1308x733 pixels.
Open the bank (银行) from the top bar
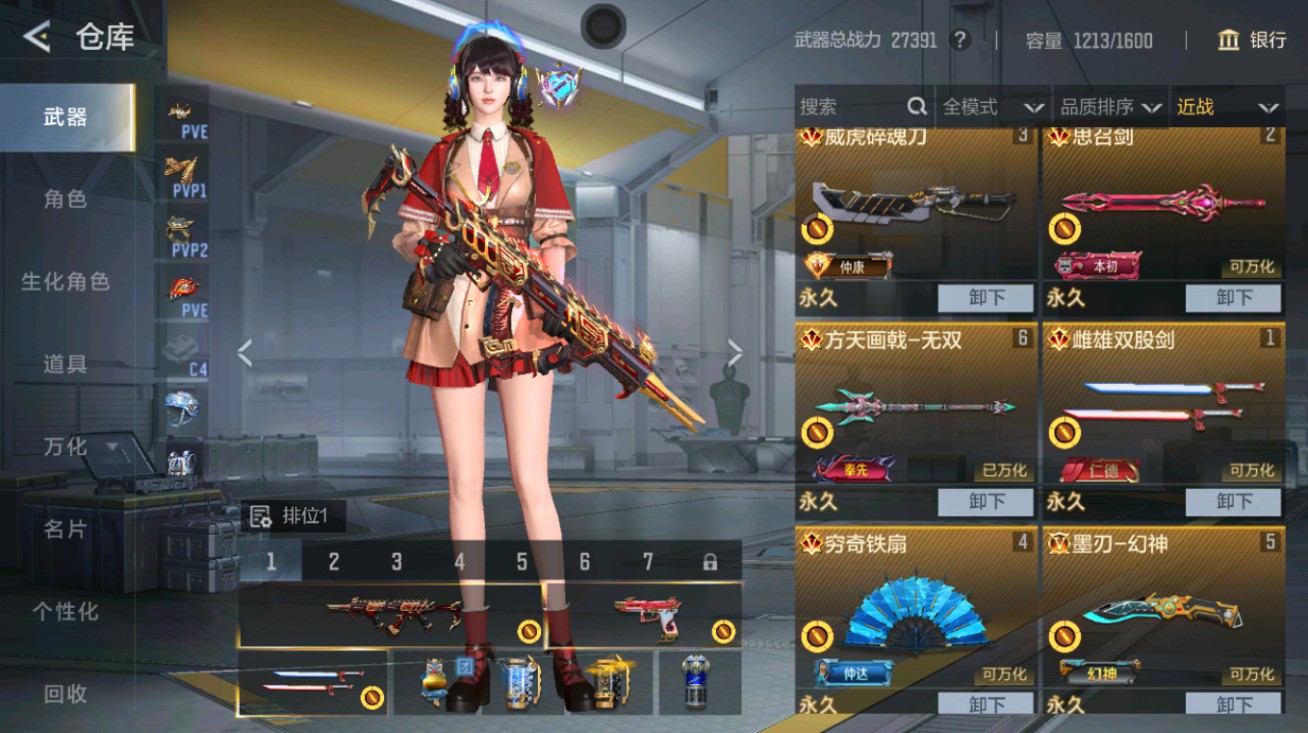(x=1248, y=40)
